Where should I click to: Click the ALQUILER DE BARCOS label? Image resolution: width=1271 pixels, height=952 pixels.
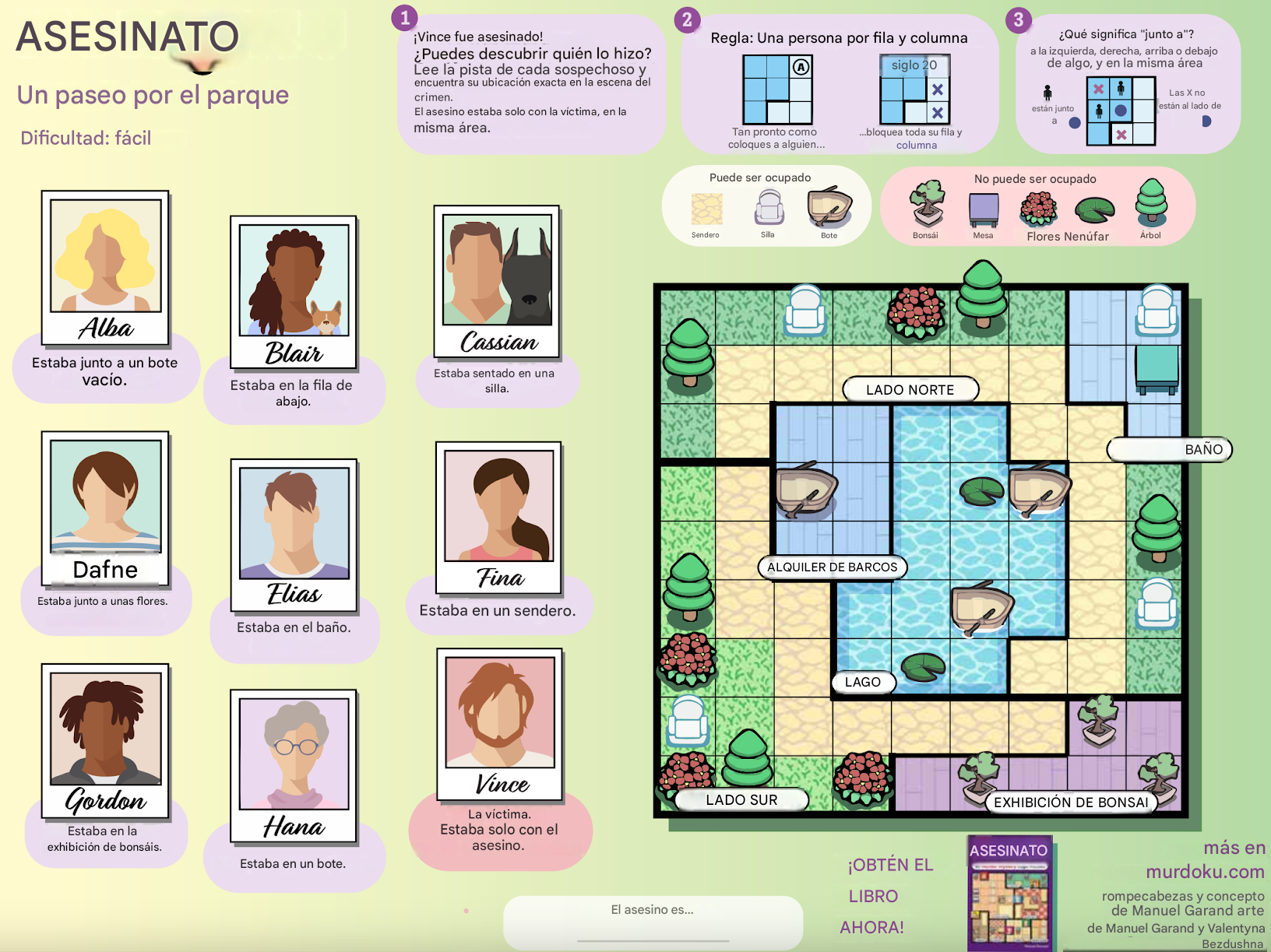[x=832, y=567]
